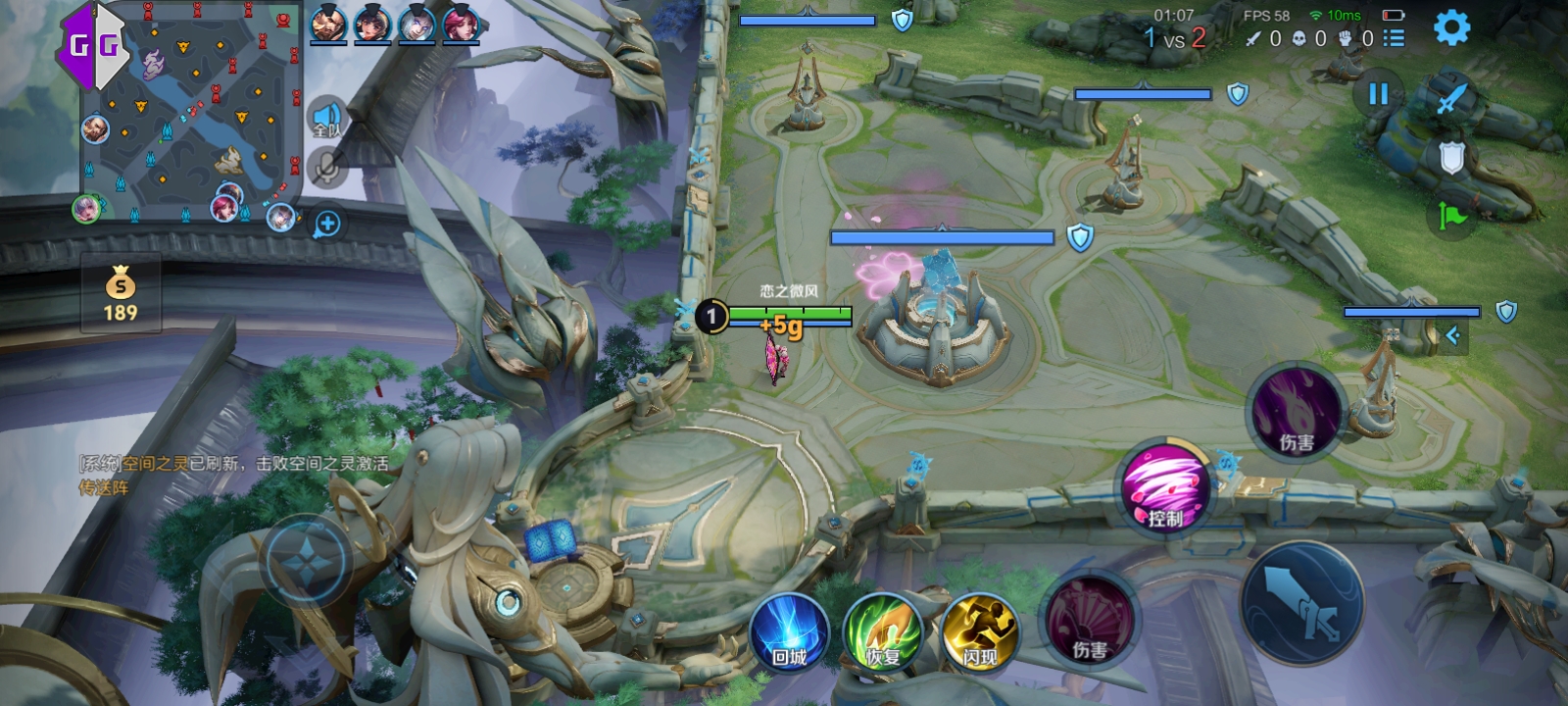Image resolution: width=1568 pixels, height=706 pixels.
Task: Send the shield defend signal
Action: tap(1451, 157)
